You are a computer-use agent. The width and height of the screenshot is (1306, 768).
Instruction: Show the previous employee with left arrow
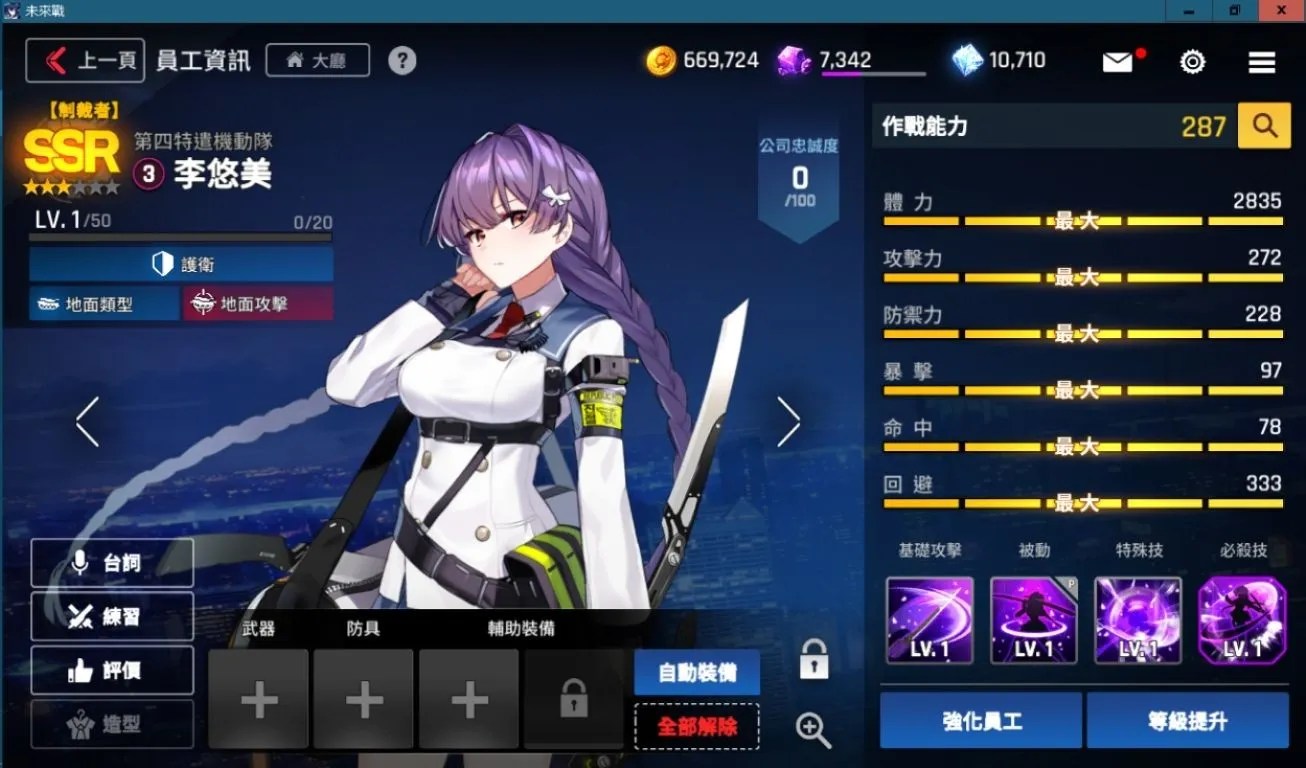tap(88, 422)
